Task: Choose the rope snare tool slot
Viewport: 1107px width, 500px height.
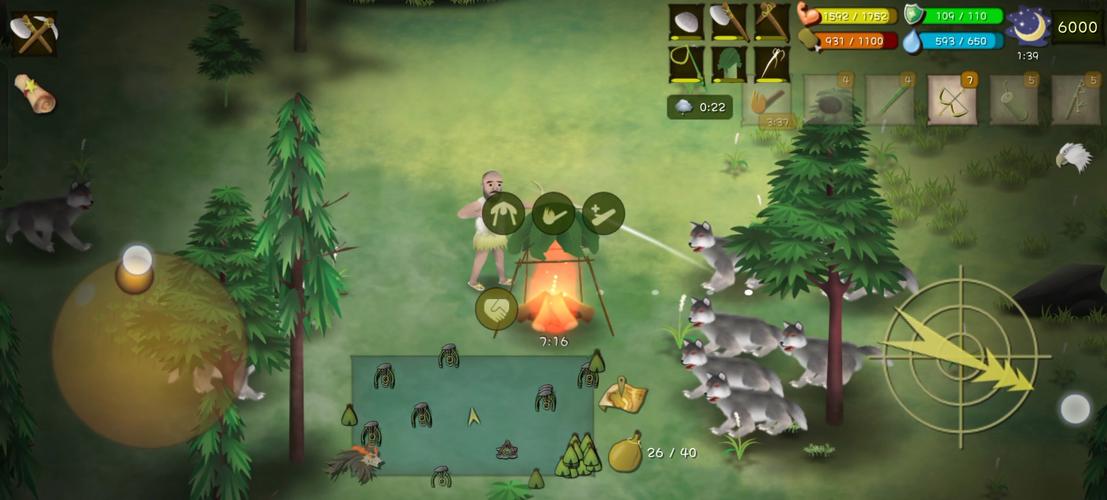Action: pyautogui.click(x=686, y=65)
